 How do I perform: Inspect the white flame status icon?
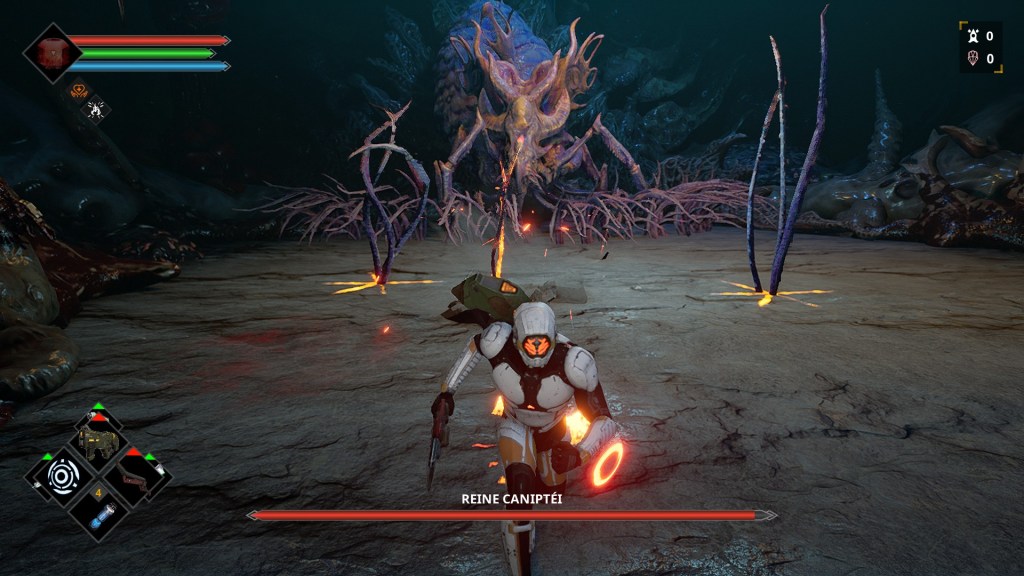tap(96, 108)
